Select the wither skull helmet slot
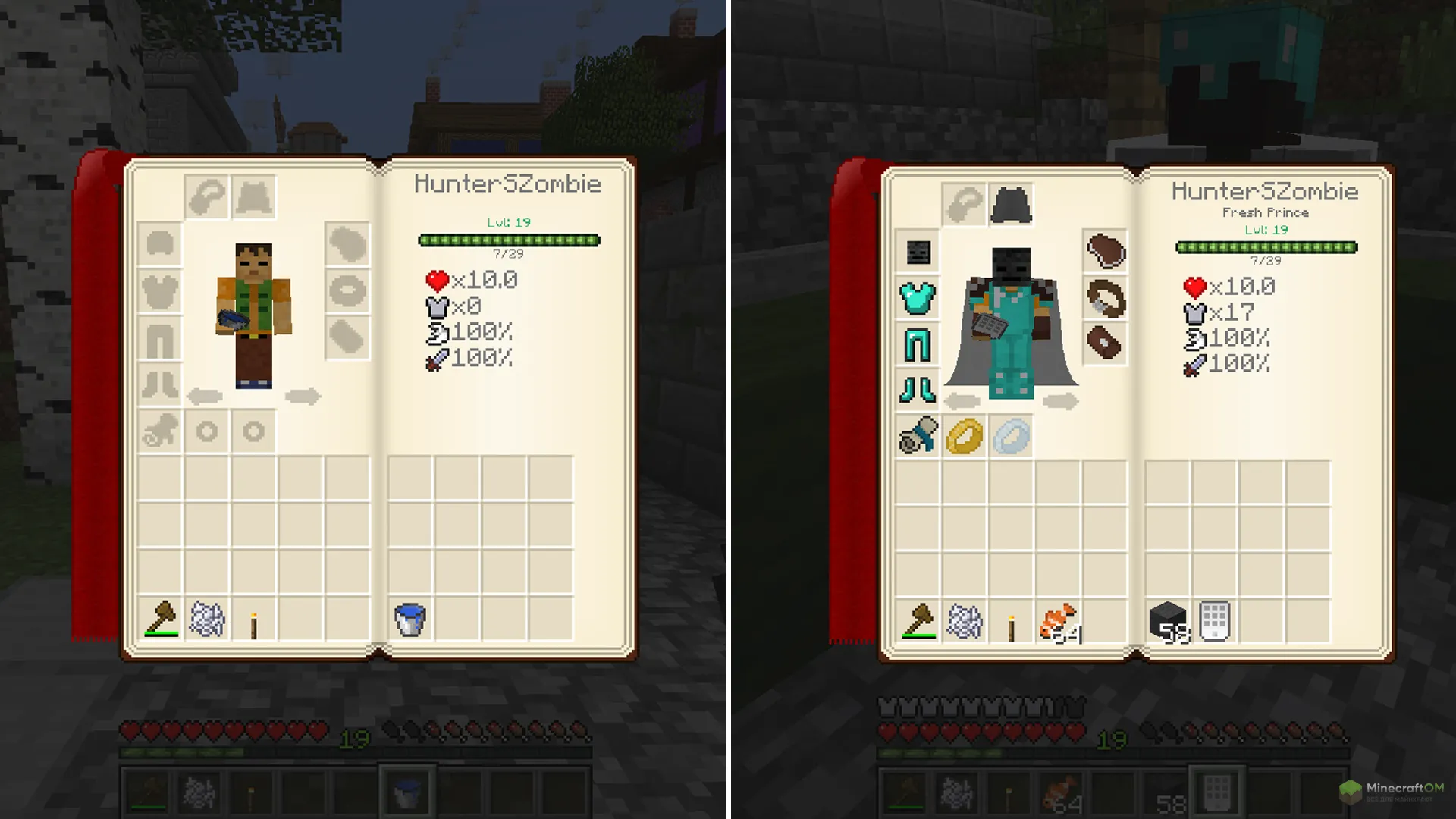Image resolution: width=1456 pixels, height=819 pixels. [918, 252]
